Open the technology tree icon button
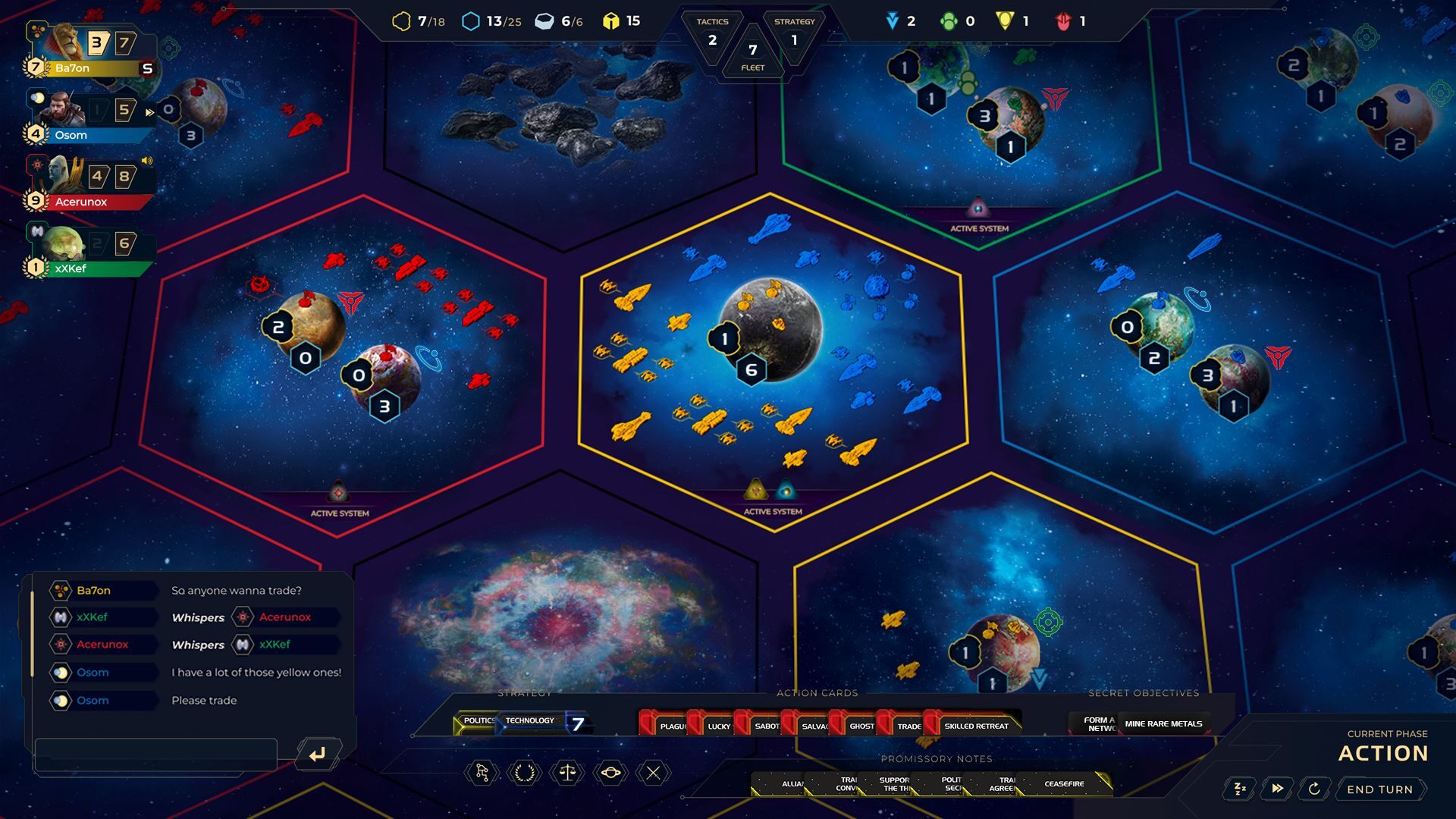 [x=482, y=773]
